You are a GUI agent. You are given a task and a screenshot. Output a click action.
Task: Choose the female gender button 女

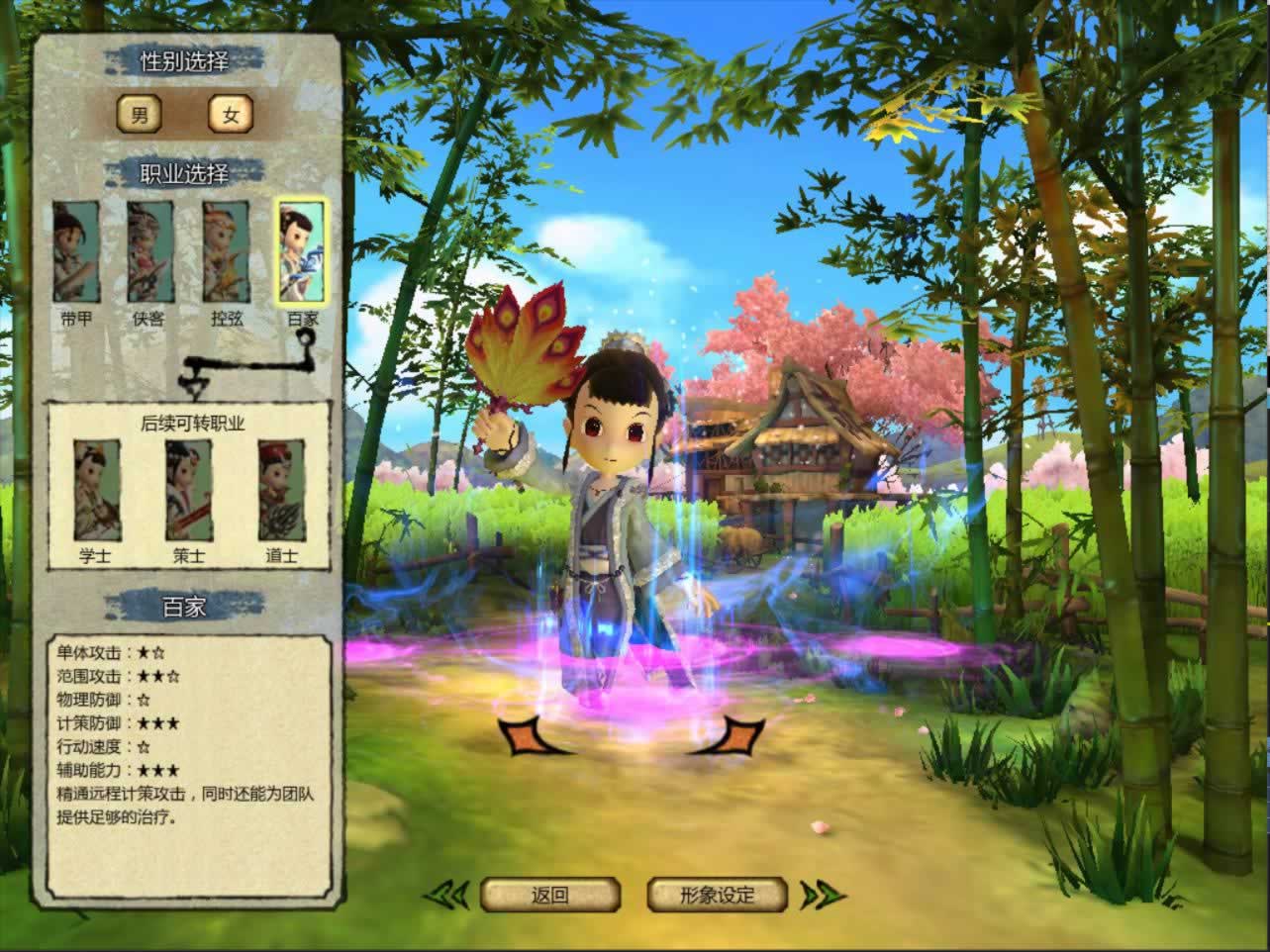pos(231,115)
